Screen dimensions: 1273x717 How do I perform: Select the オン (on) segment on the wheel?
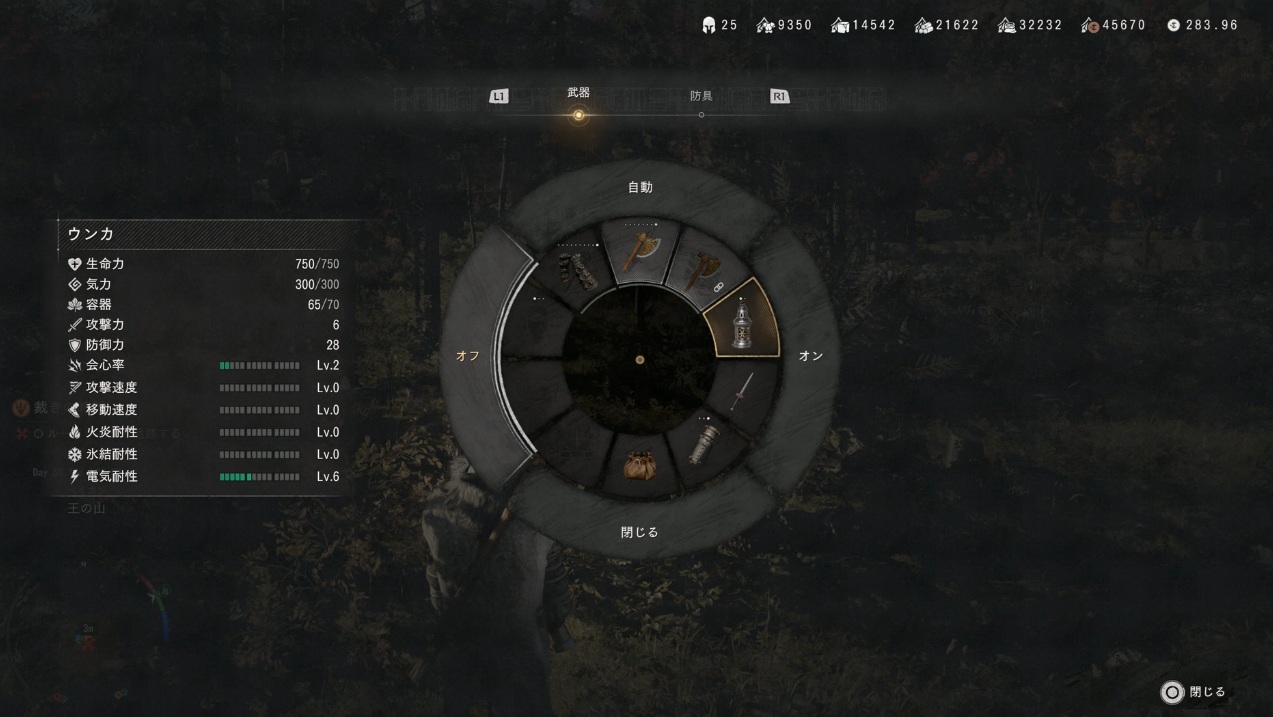810,356
